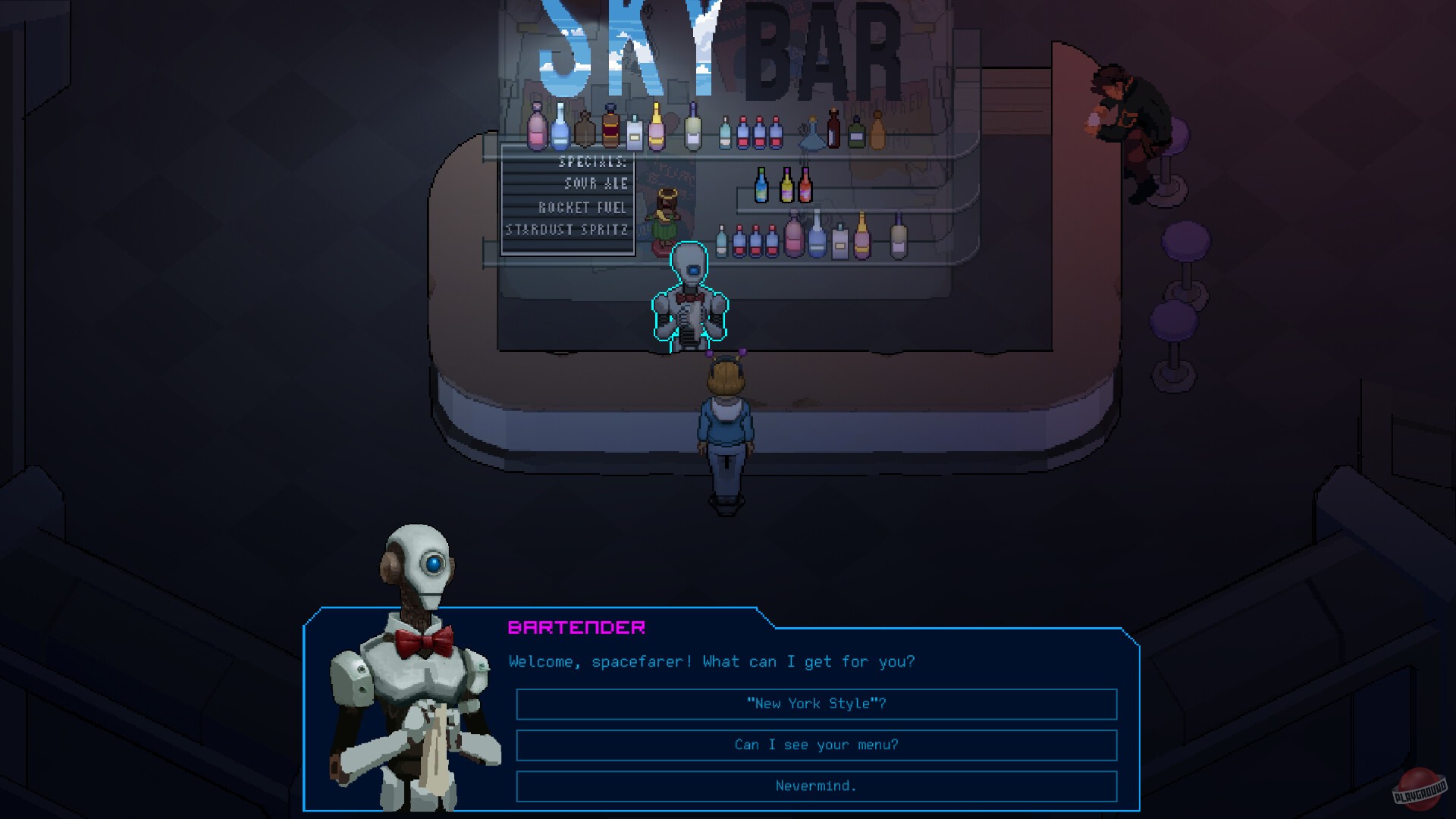
Task: Choose the "New York Style"? dialogue option
Action: tap(815, 704)
